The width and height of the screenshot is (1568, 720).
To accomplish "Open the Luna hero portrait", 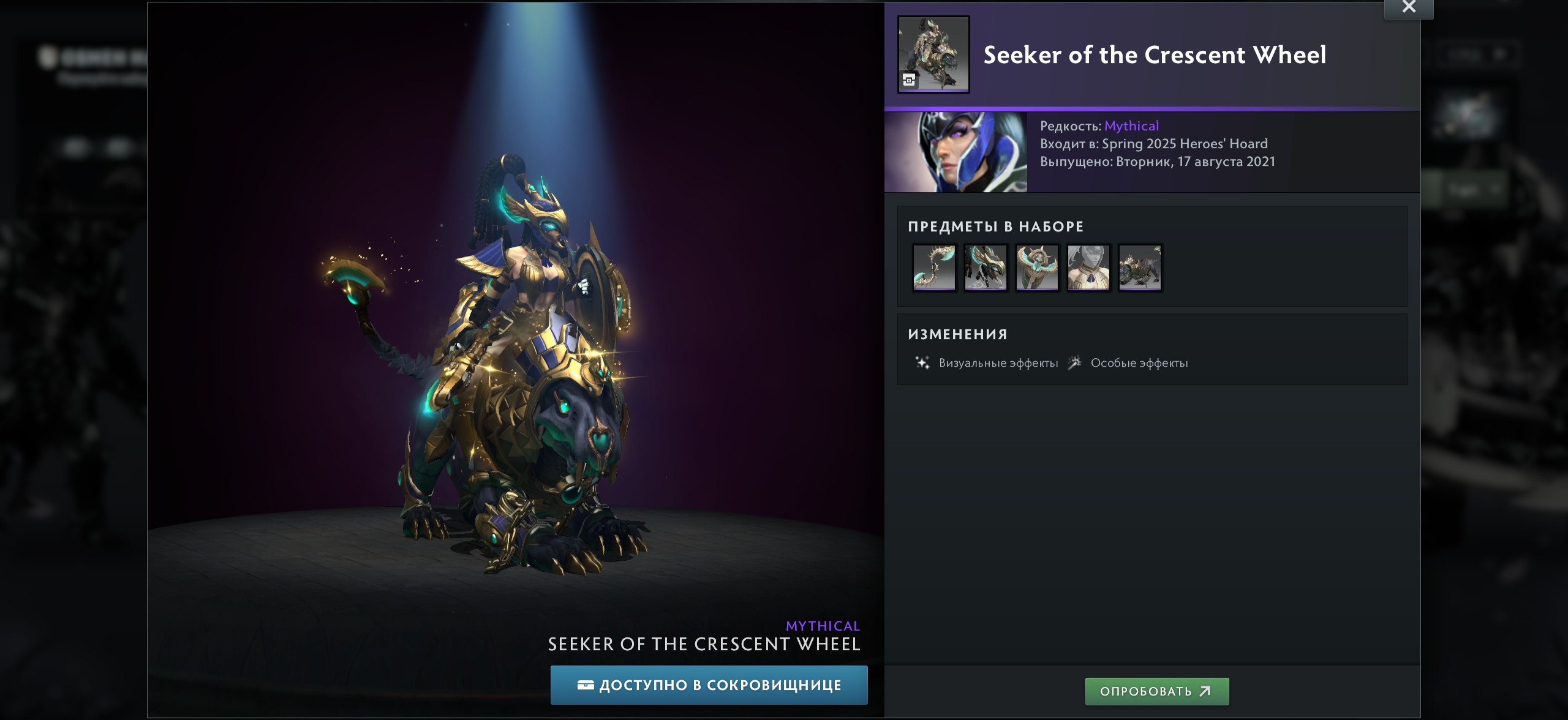I will [x=956, y=152].
